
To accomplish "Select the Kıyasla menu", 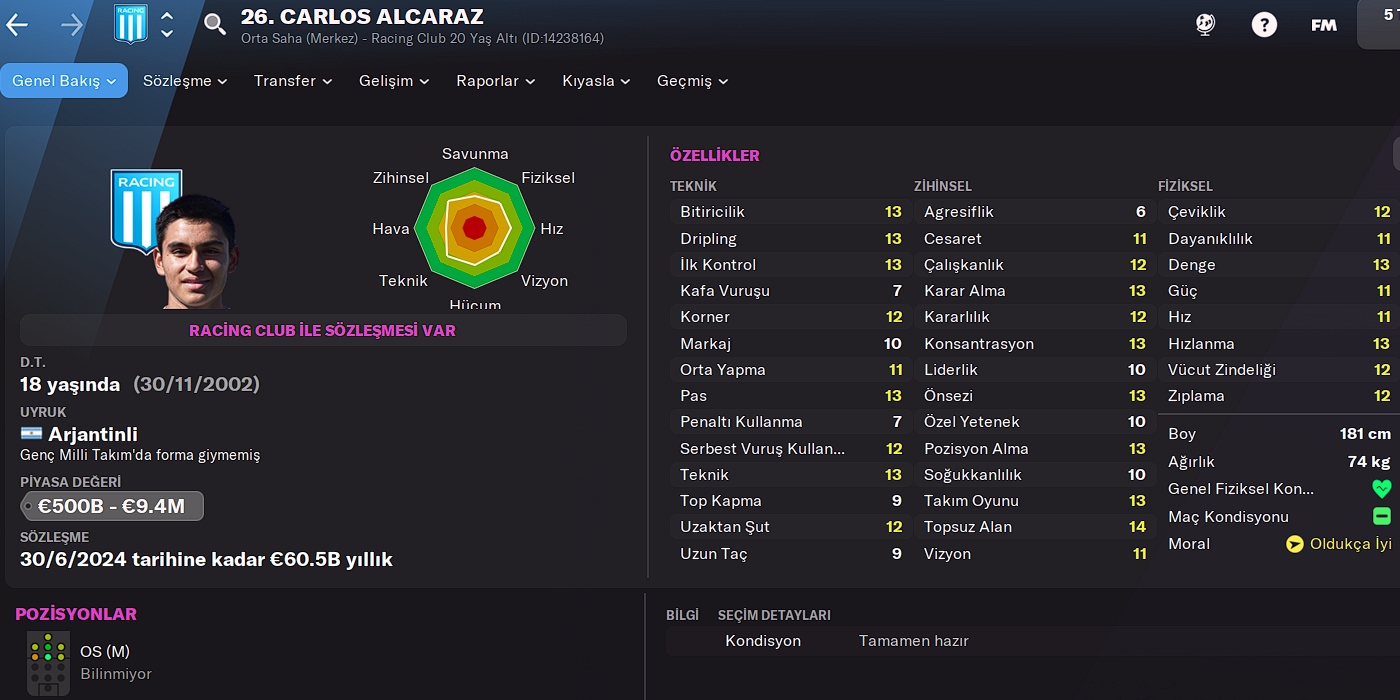I will click(596, 81).
